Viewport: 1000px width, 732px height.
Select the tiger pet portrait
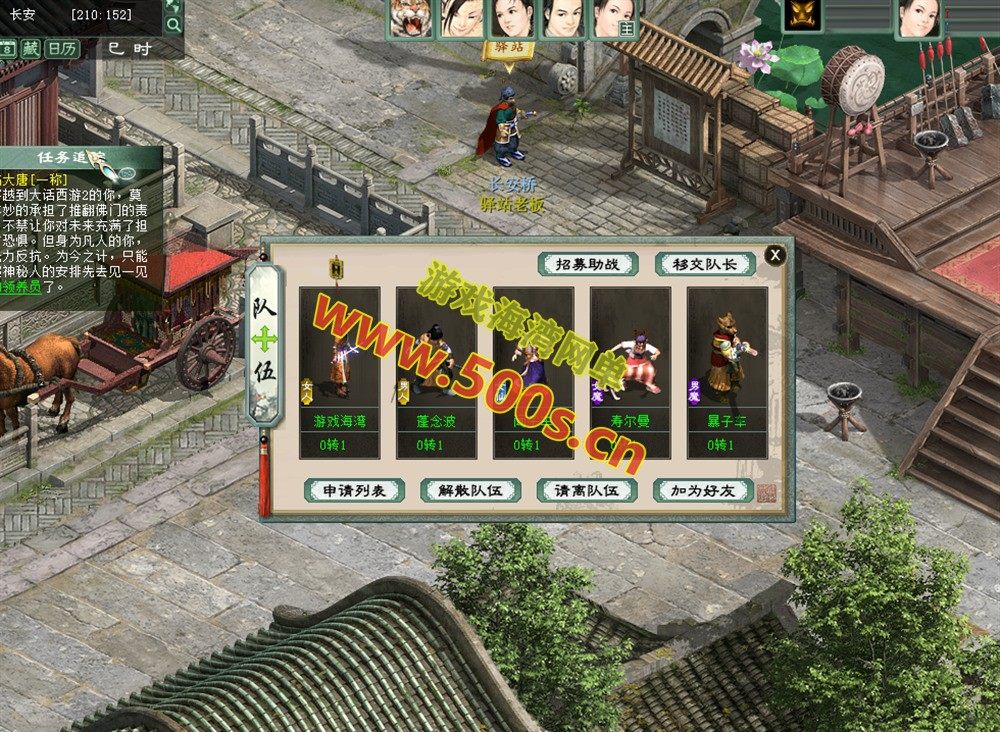point(411,18)
